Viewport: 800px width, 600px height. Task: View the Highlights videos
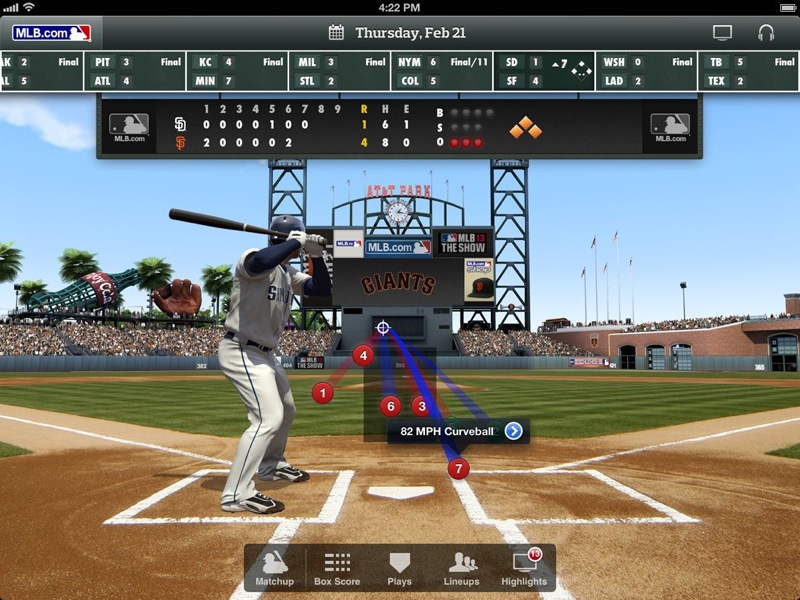tap(524, 569)
